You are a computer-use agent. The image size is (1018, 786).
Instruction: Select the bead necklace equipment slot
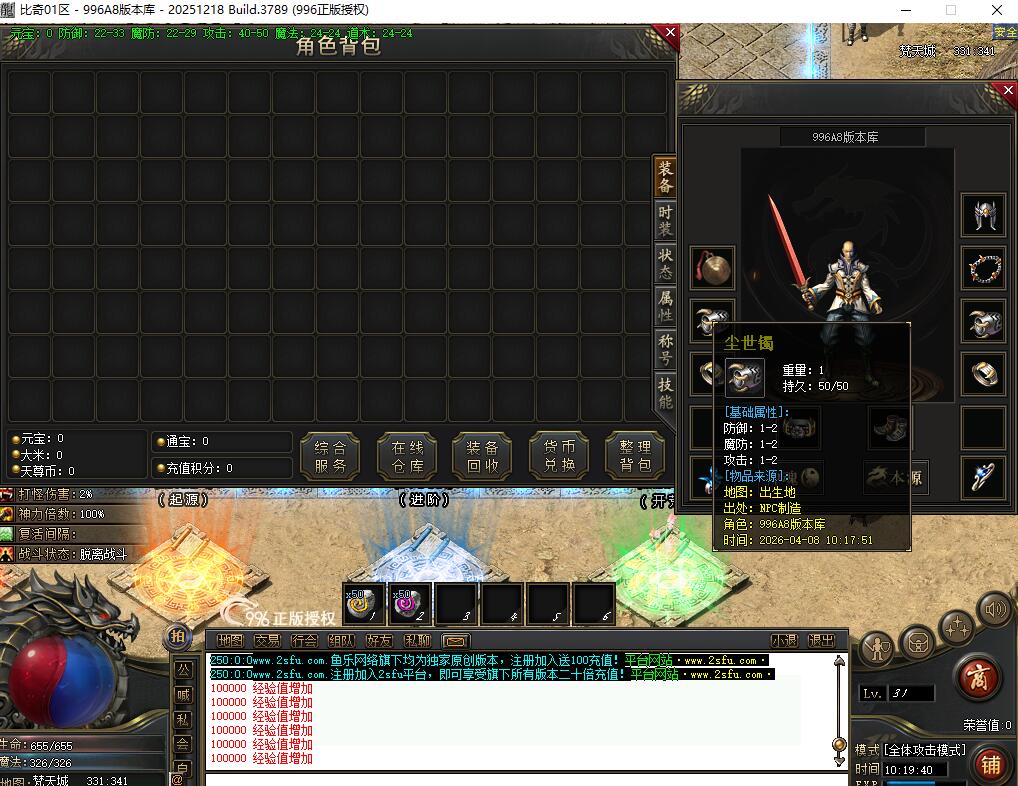click(983, 268)
